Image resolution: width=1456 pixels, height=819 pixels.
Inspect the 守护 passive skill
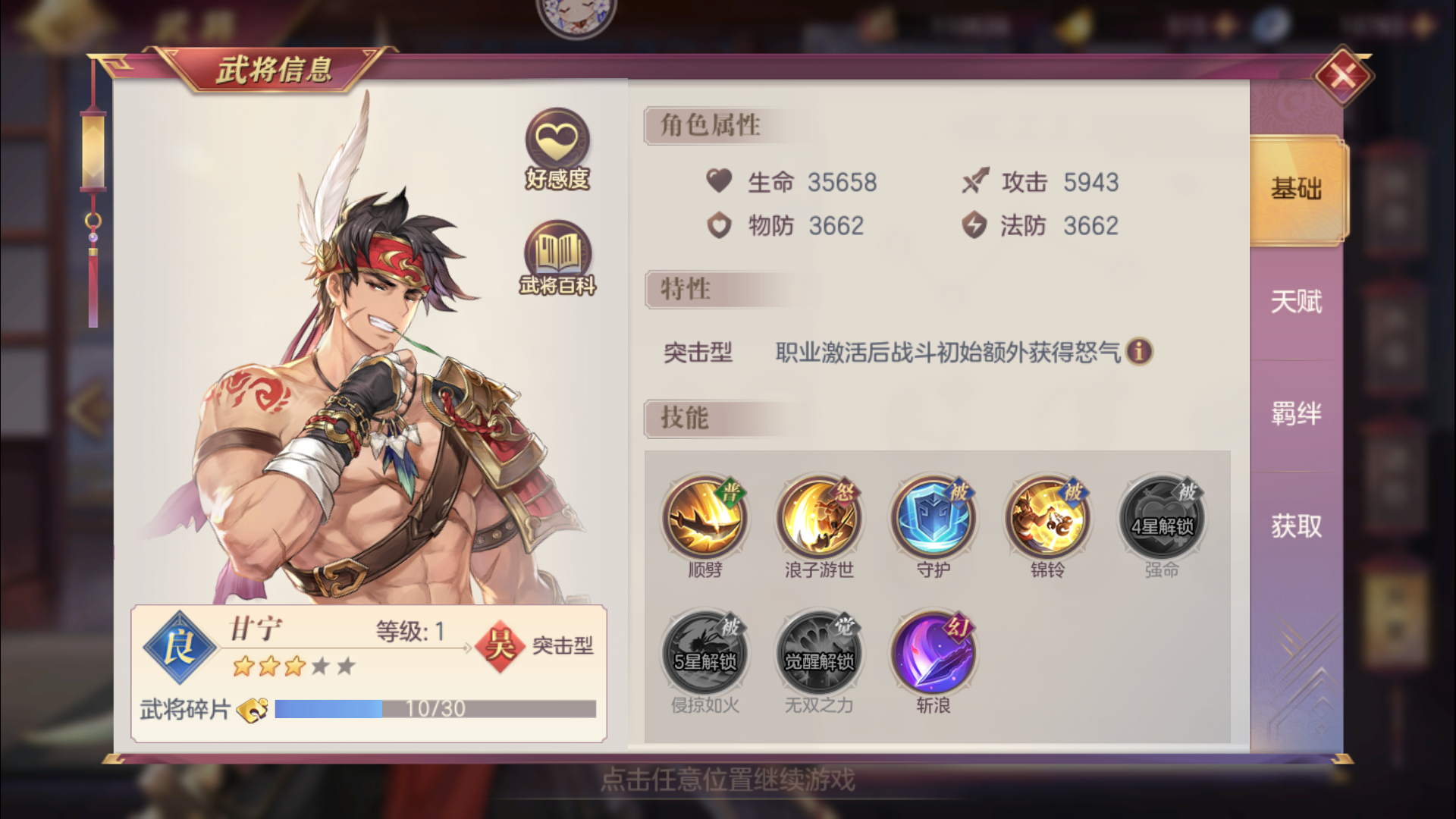(933, 518)
